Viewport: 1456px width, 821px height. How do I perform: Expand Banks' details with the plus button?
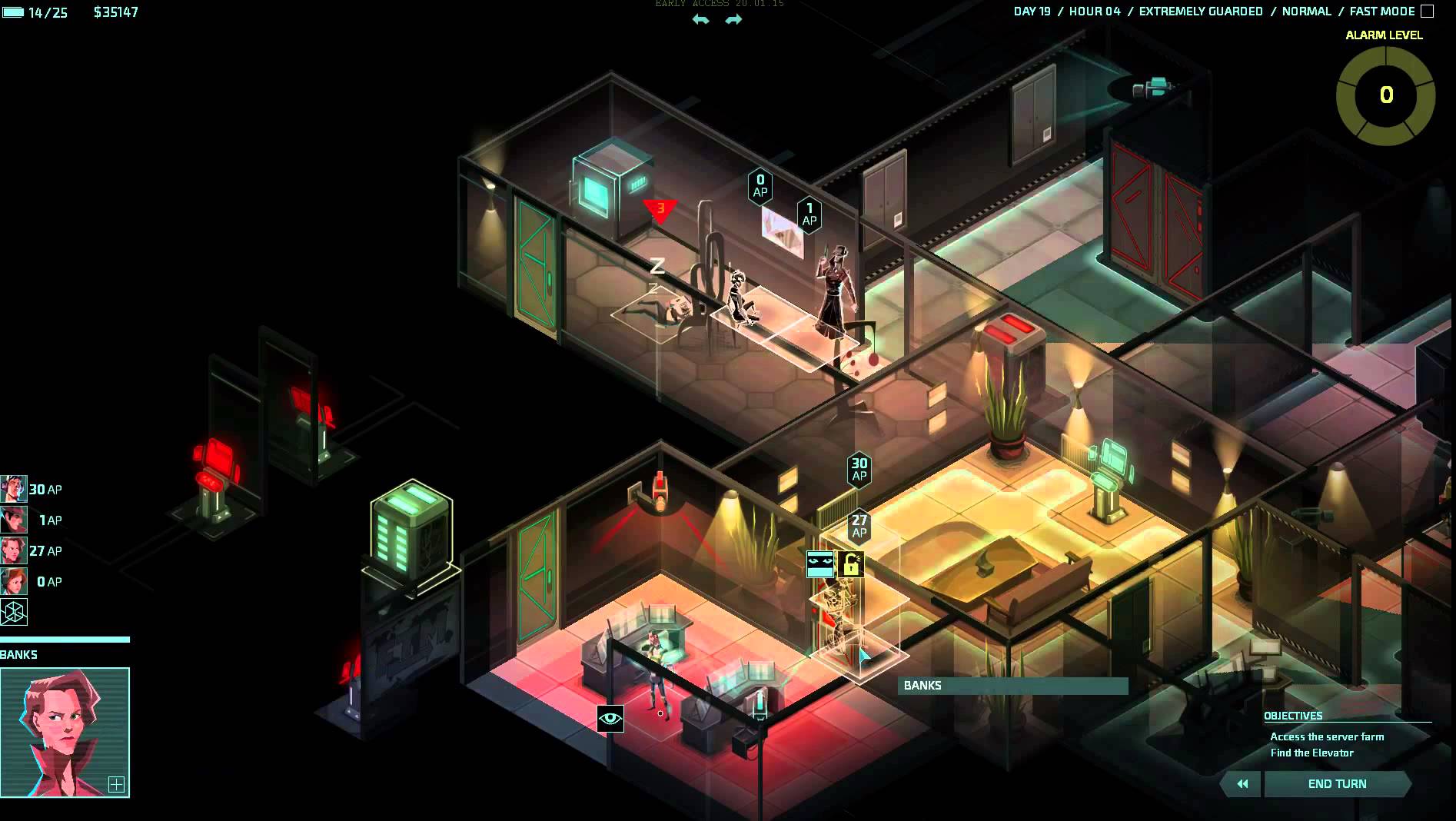116,784
